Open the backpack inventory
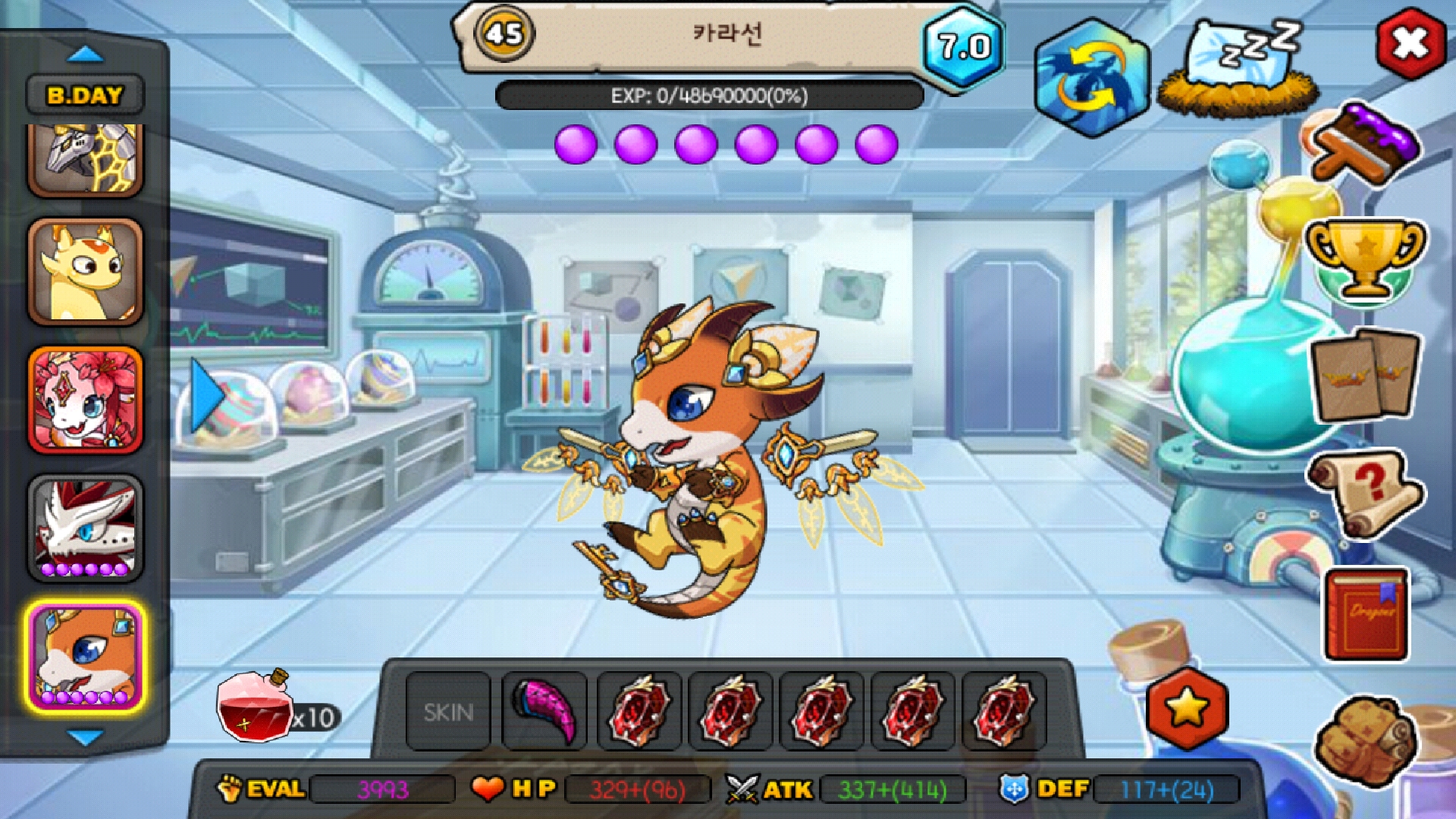This screenshot has height=819, width=1456. click(1365, 739)
